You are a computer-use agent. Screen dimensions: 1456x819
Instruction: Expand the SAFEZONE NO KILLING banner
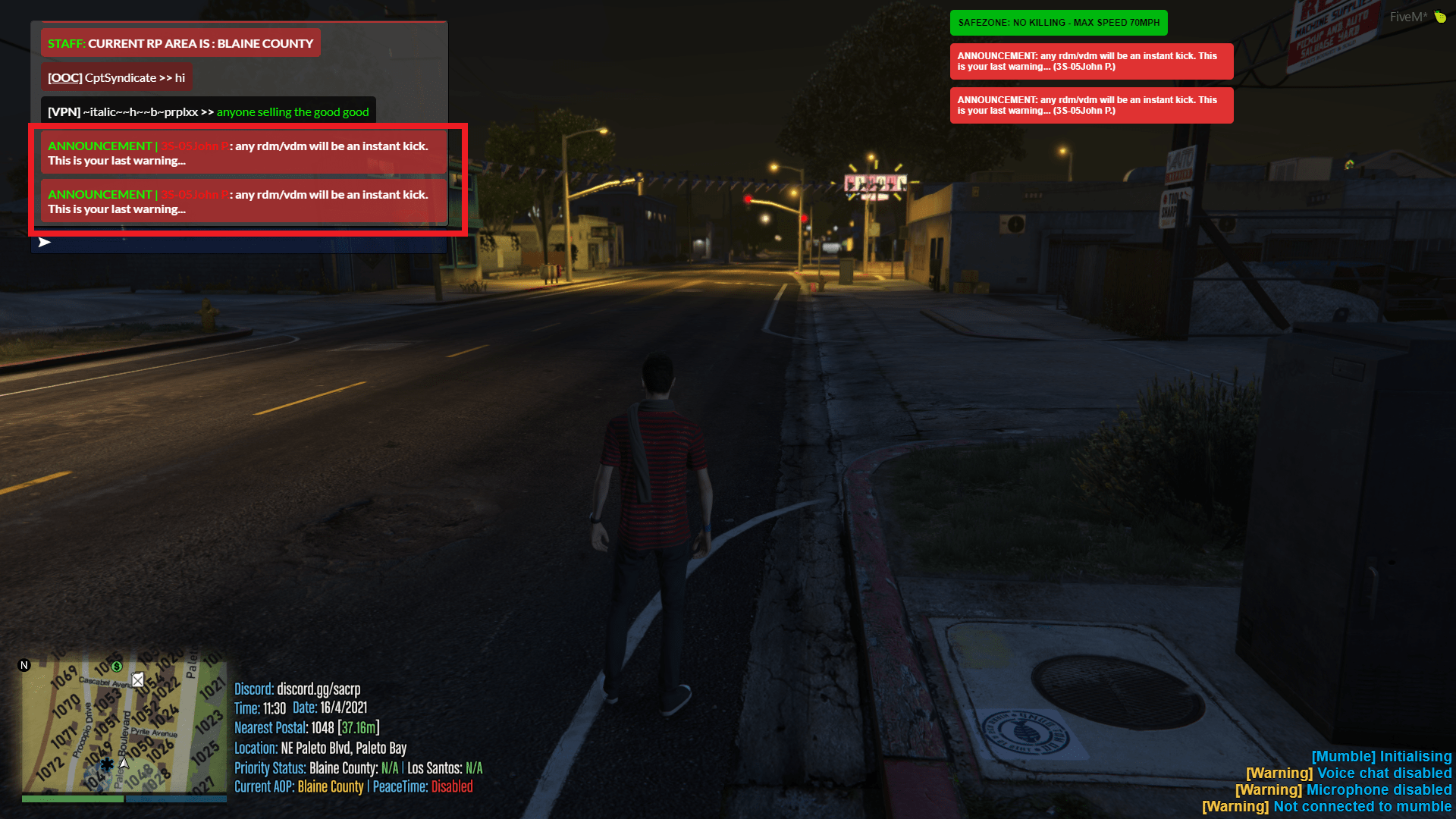point(1059,23)
